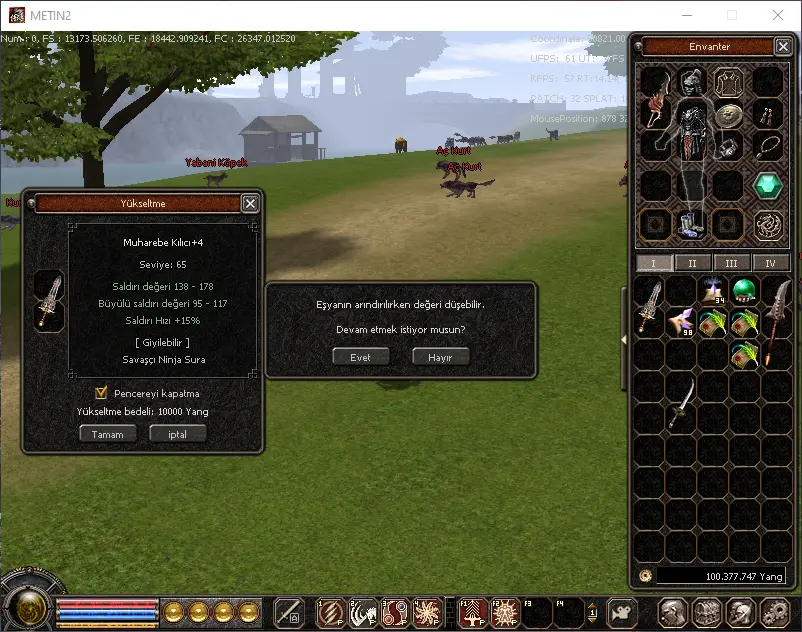The height and width of the screenshot is (632, 802).
Task: Maximize the METIN2 window
Action: tap(731, 15)
